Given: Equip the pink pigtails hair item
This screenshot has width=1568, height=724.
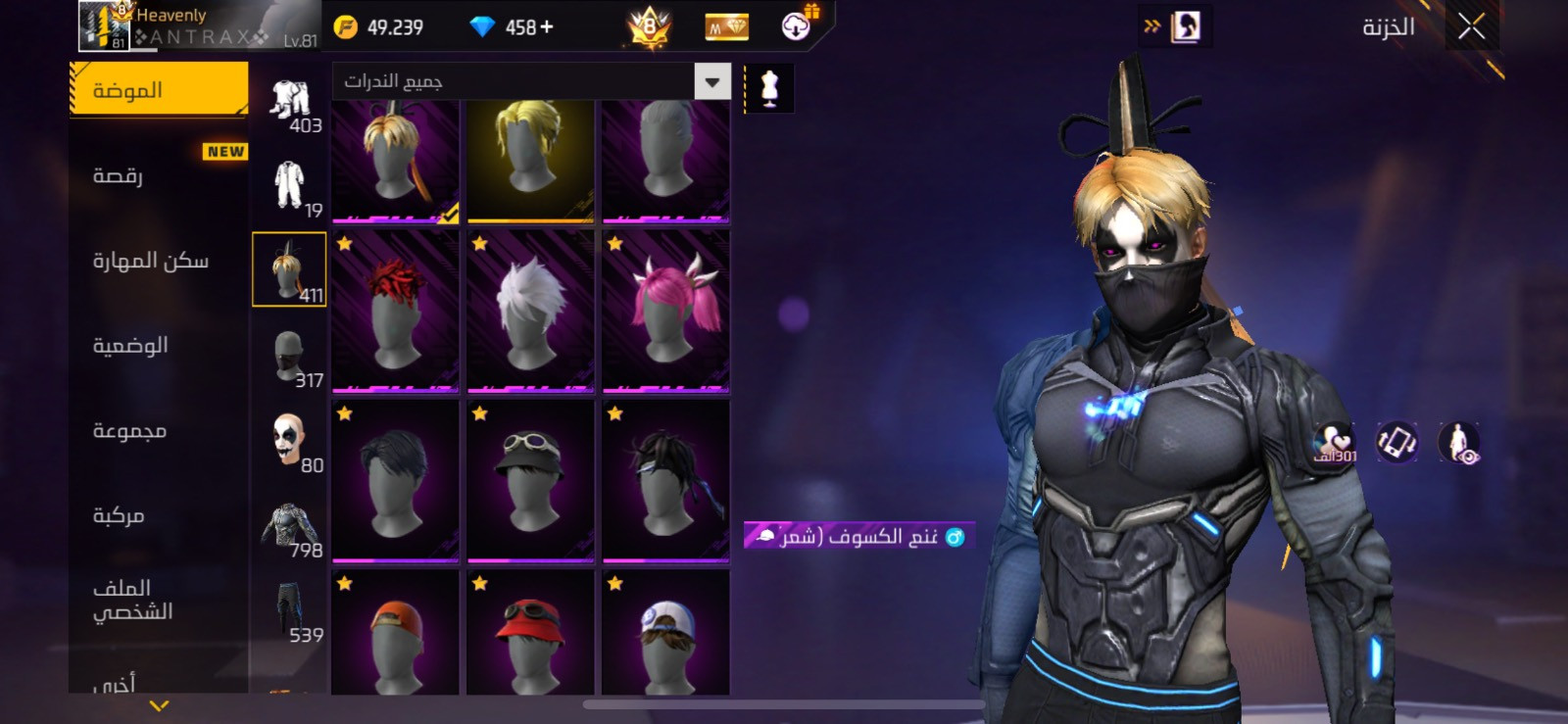Looking at the screenshot, I should click(x=665, y=311).
